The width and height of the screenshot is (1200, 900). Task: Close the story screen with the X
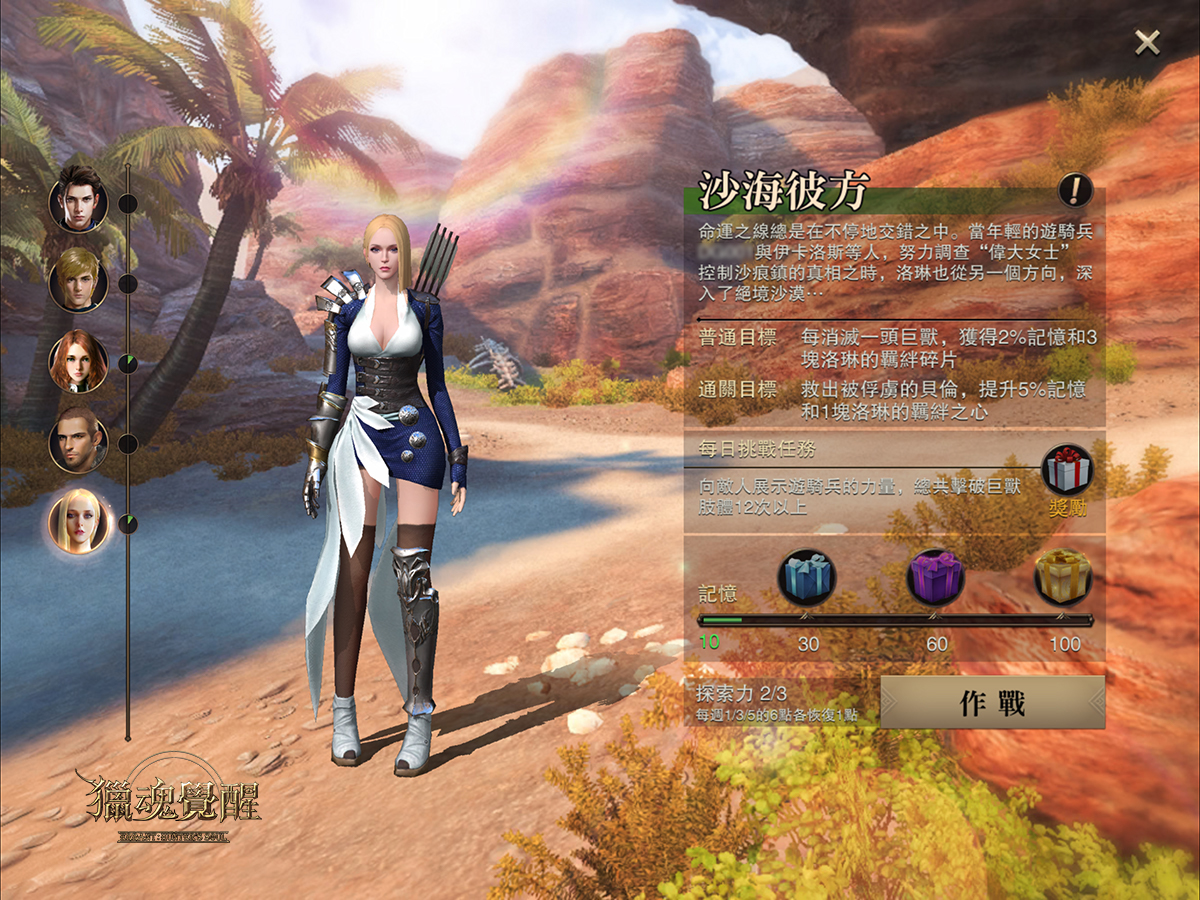coord(1147,42)
